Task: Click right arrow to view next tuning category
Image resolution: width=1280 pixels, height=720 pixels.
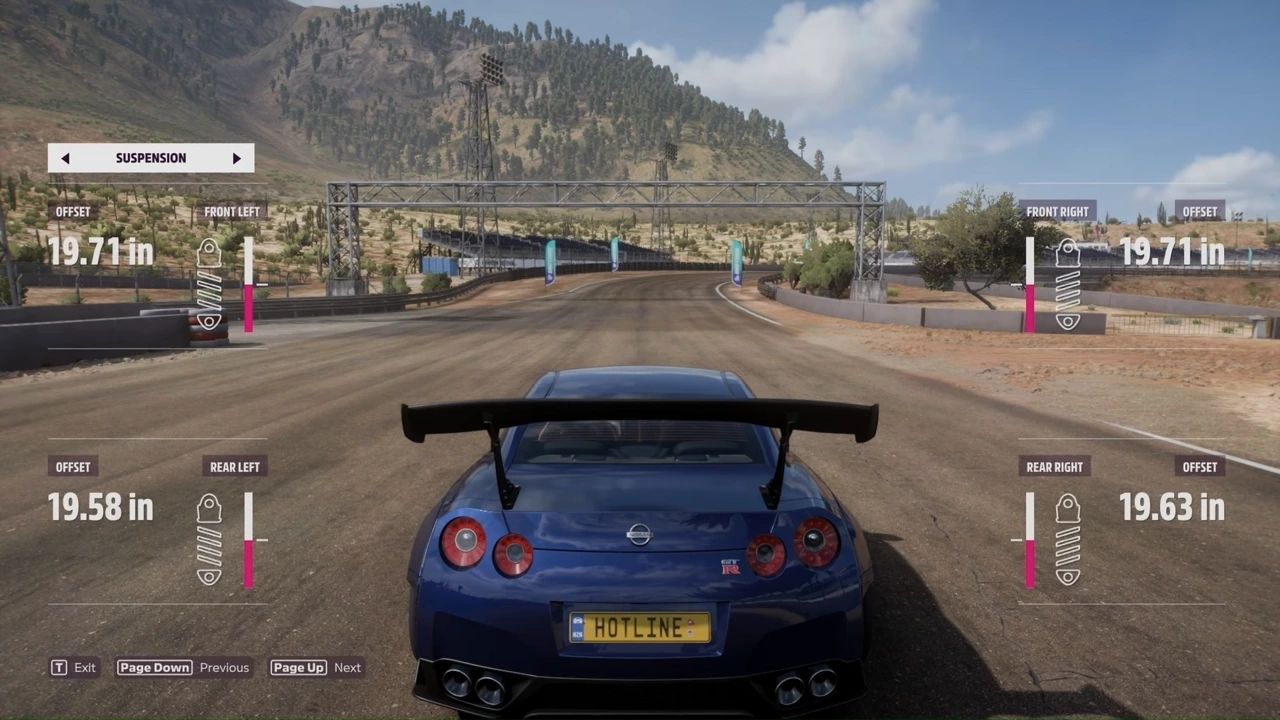Action: pyautogui.click(x=237, y=157)
